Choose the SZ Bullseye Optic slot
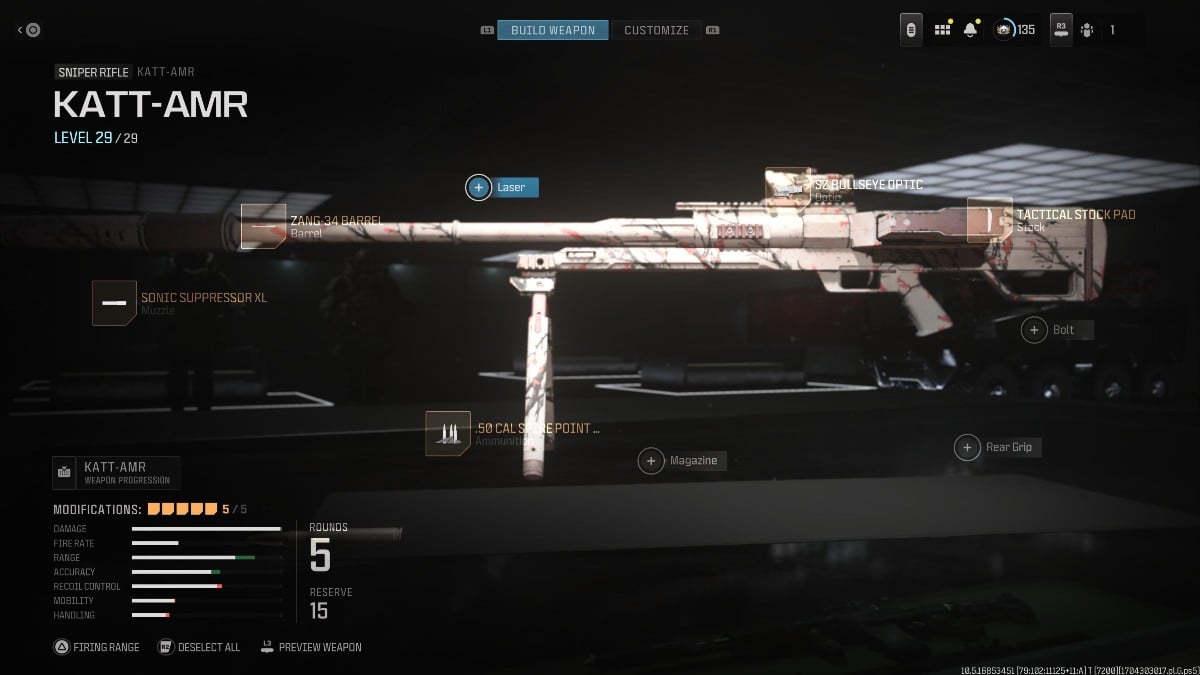The height and width of the screenshot is (675, 1200). pos(787,188)
